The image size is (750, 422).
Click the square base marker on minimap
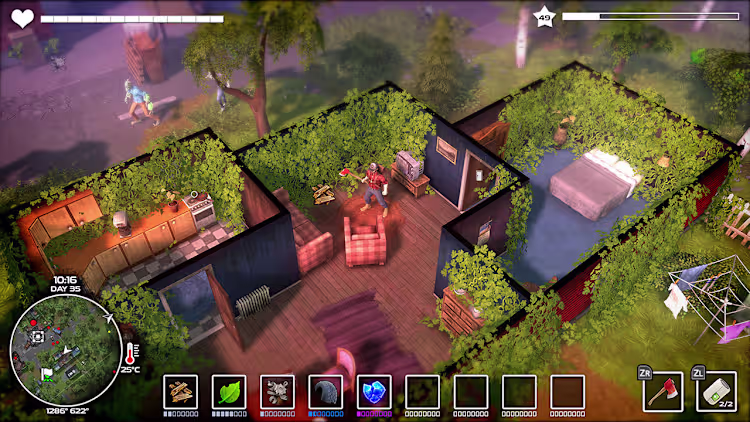click(38, 337)
